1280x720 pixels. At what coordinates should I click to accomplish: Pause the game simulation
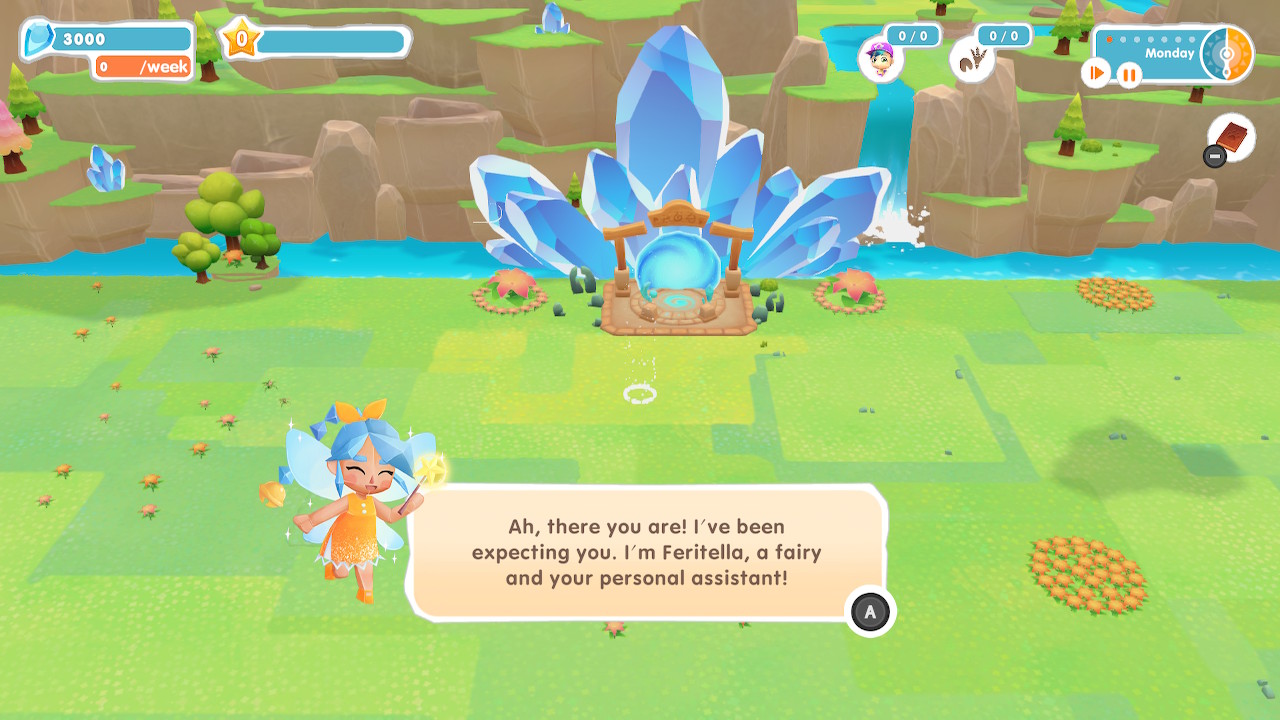tap(1128, 73)
